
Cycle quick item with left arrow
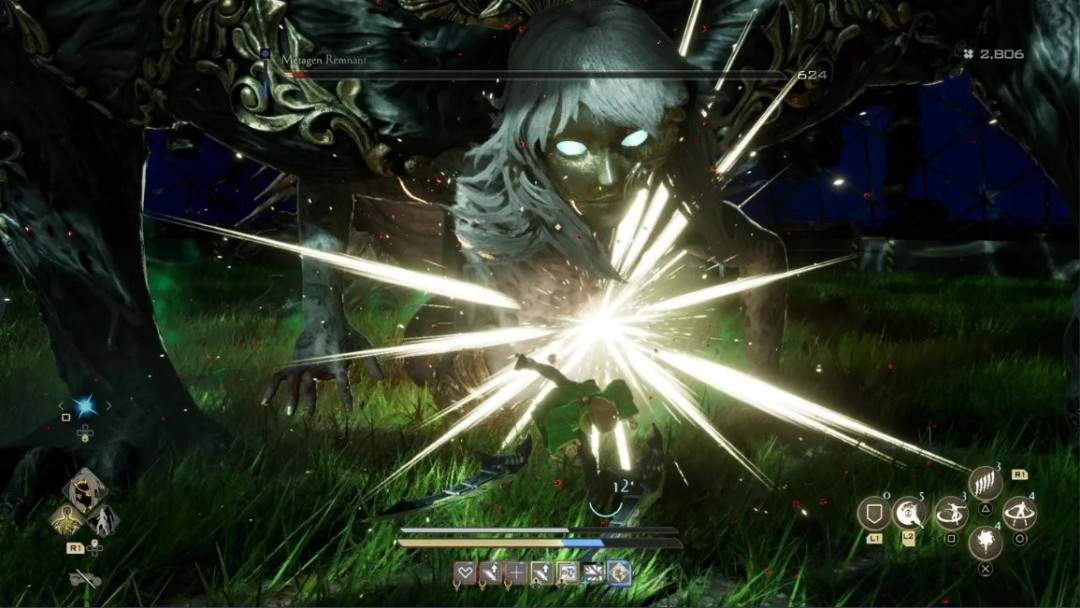click(63, 406)
